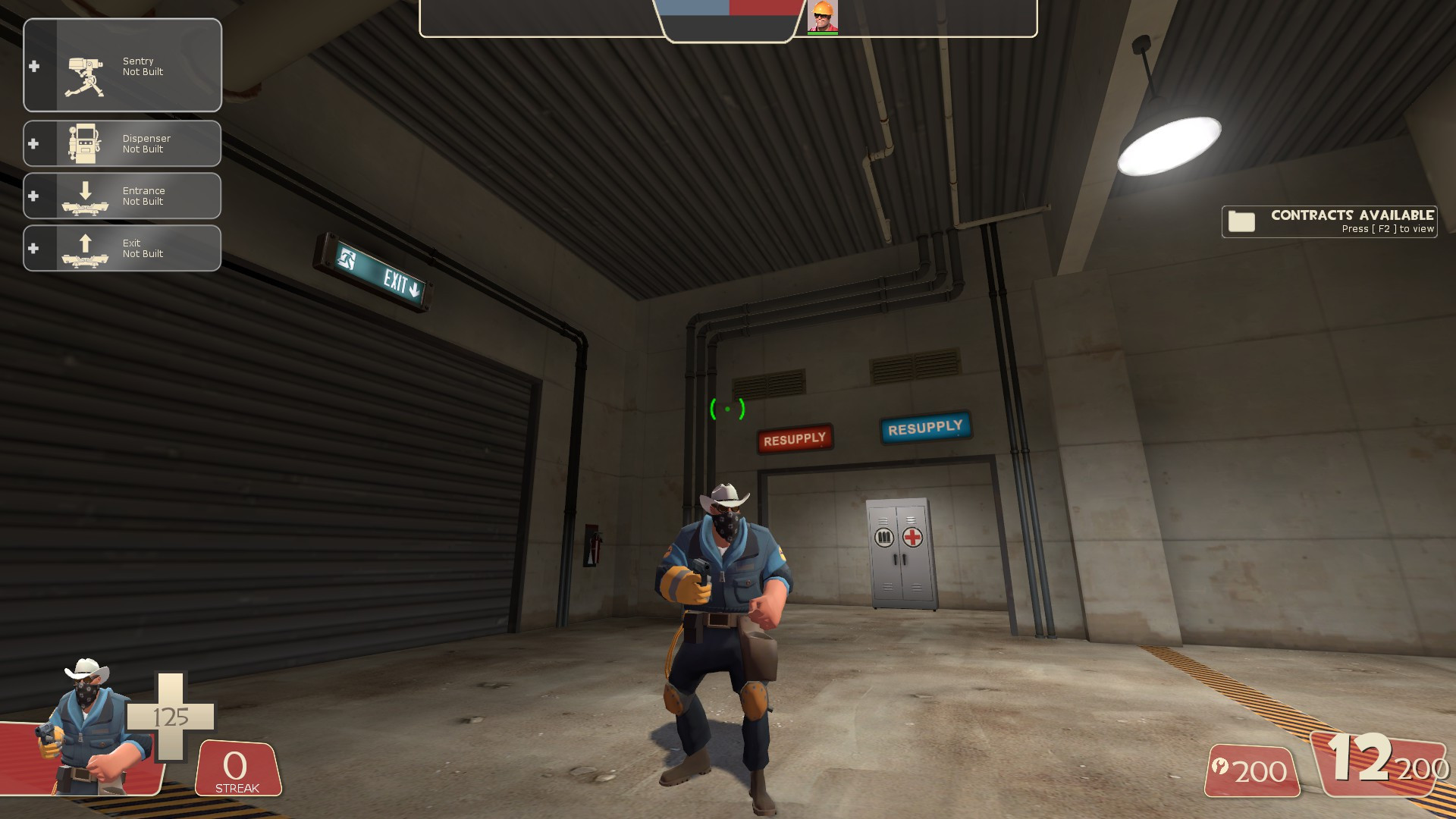This screenshot has width=1456, height=819.
Task: Toggle the plus marker on the Sentry panel
Action: coord(33,65)
